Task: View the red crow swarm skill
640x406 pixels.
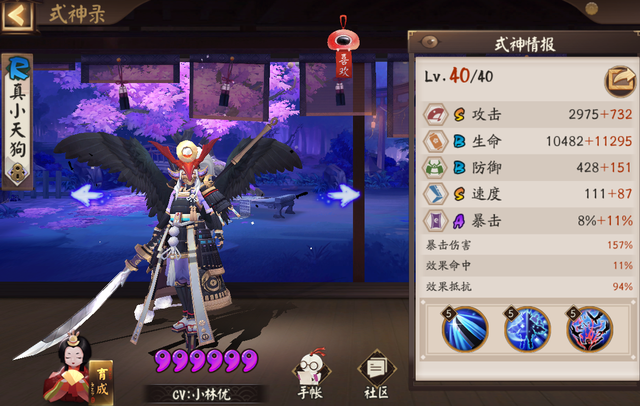Action: click(589, 328)
